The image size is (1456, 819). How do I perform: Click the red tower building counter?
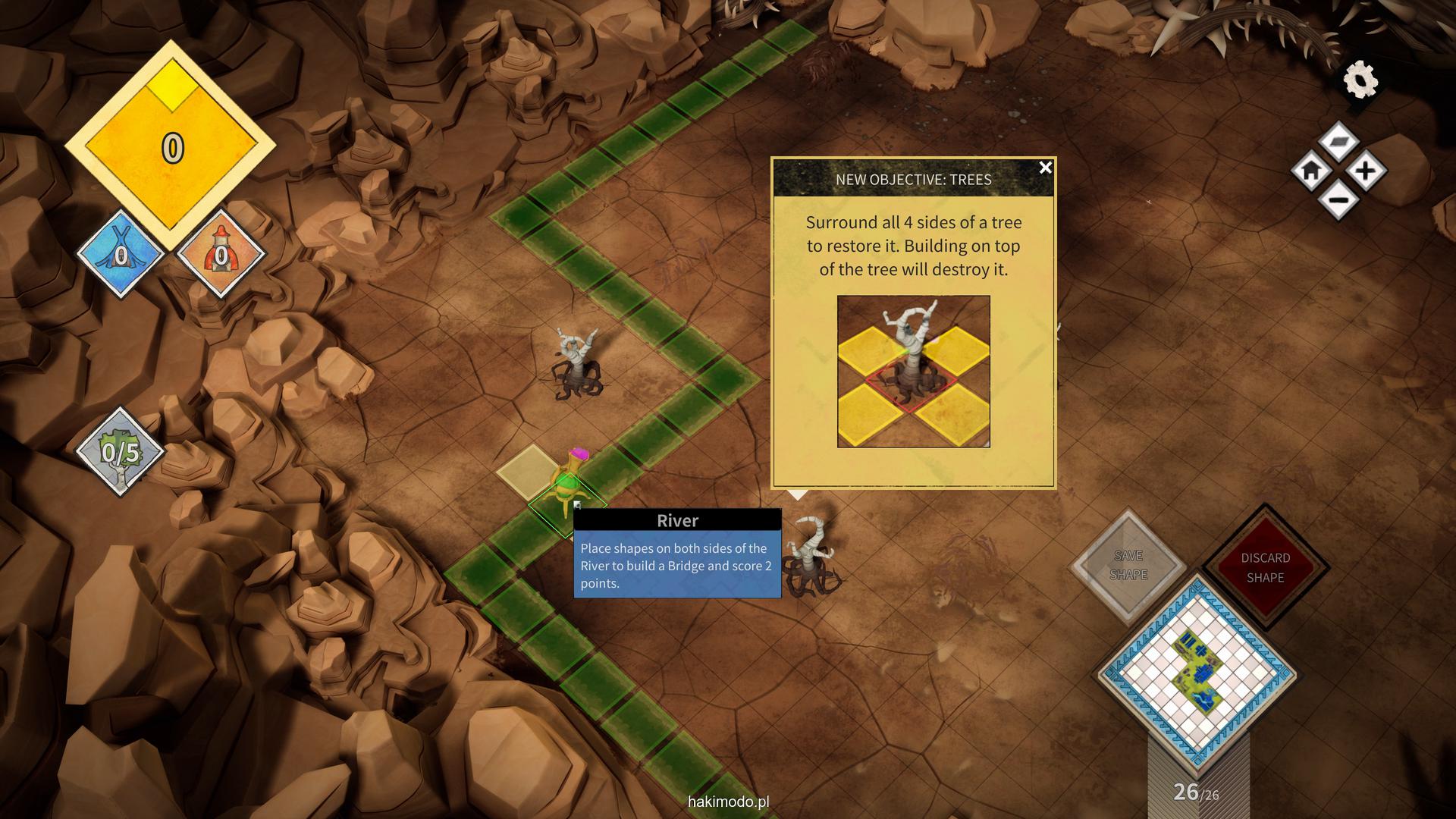coord(221,255)
